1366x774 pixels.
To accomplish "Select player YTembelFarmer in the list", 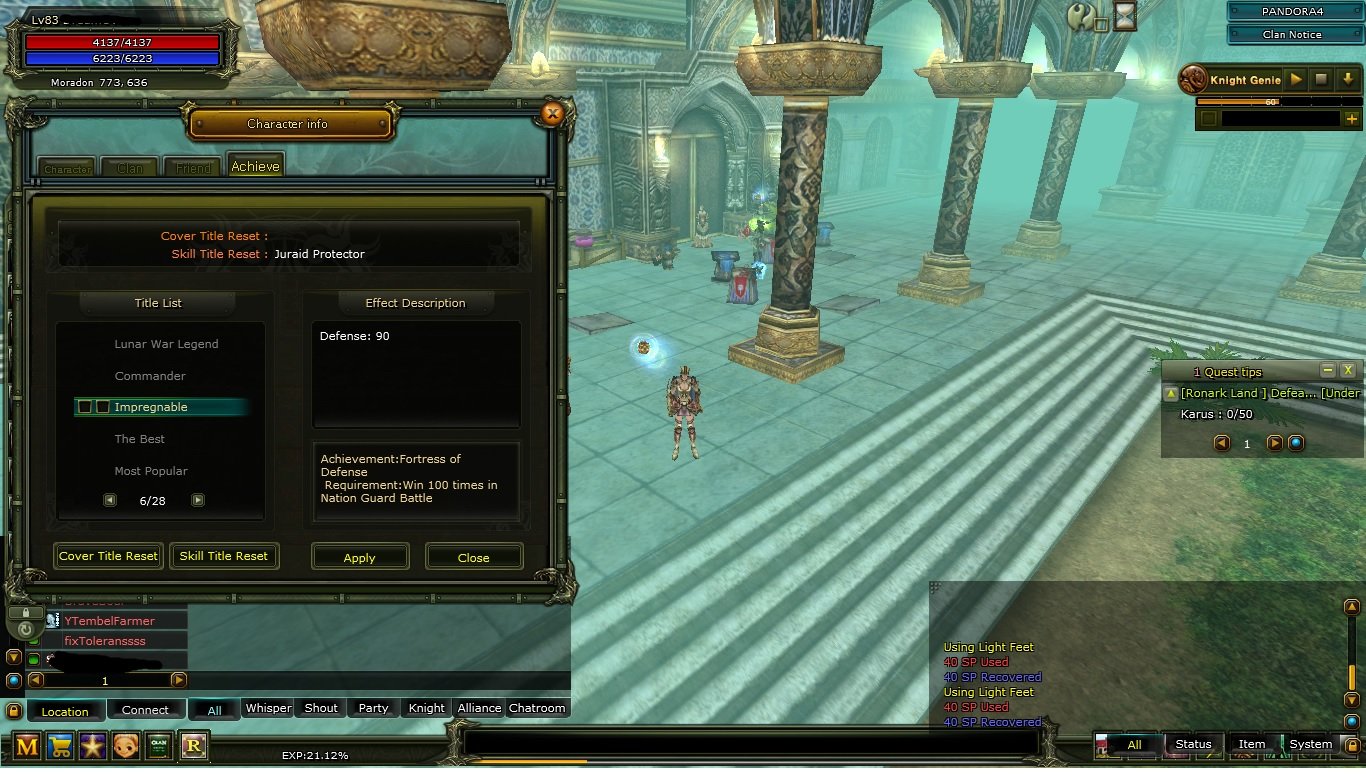I will 109,621.
